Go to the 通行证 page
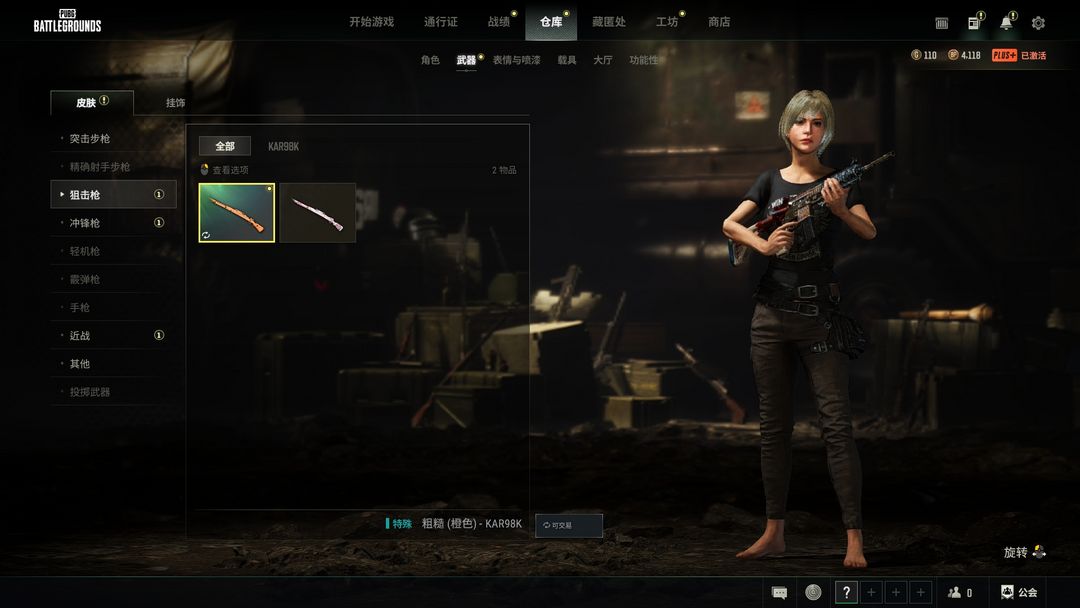 [440, 22]
